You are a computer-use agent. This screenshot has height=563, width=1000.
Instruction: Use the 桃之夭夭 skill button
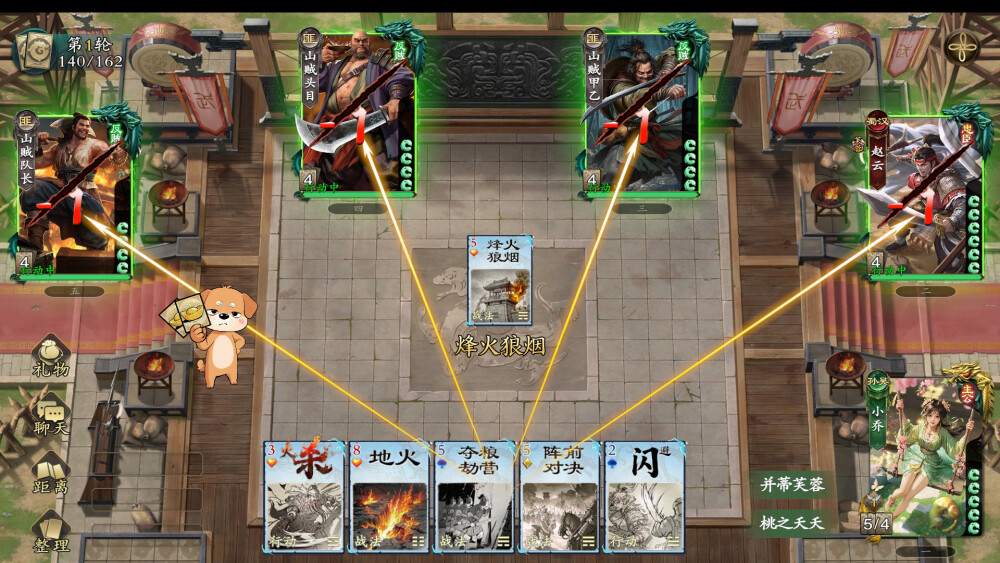(789, 522)
